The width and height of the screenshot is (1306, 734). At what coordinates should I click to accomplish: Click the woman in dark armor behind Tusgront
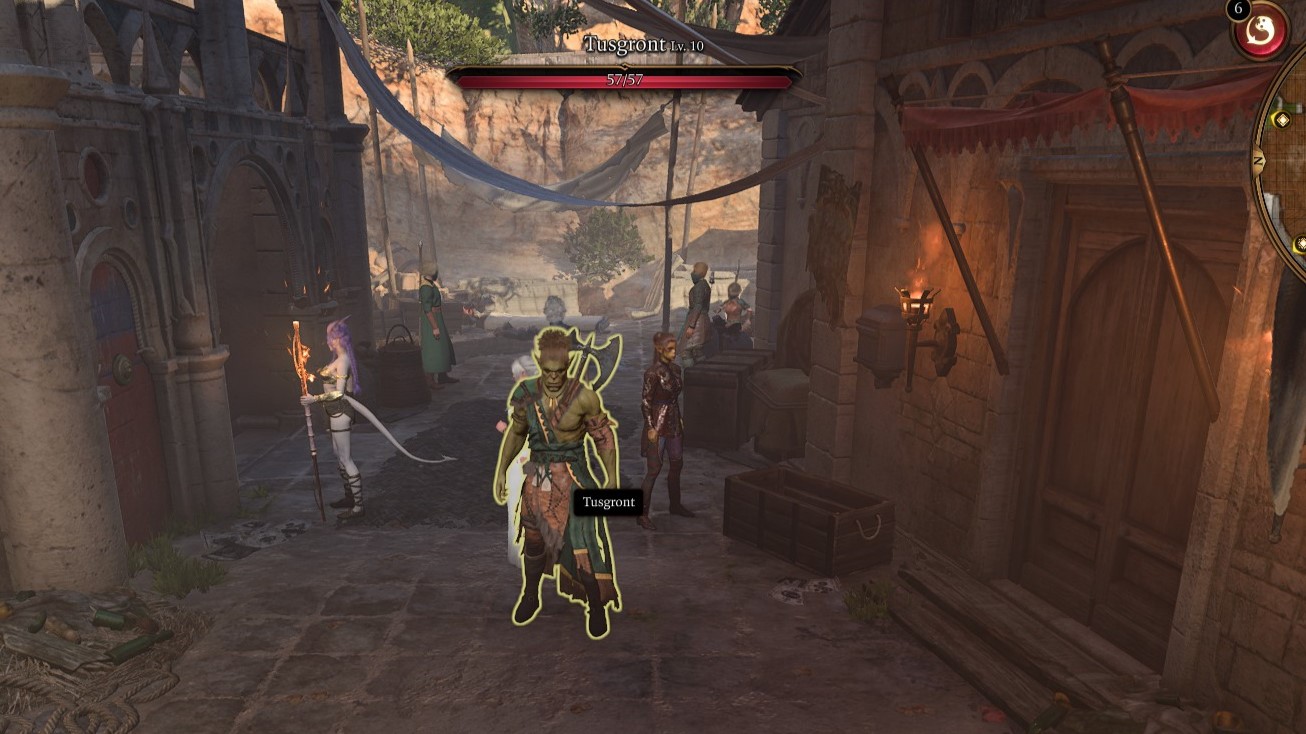(661, 420)
